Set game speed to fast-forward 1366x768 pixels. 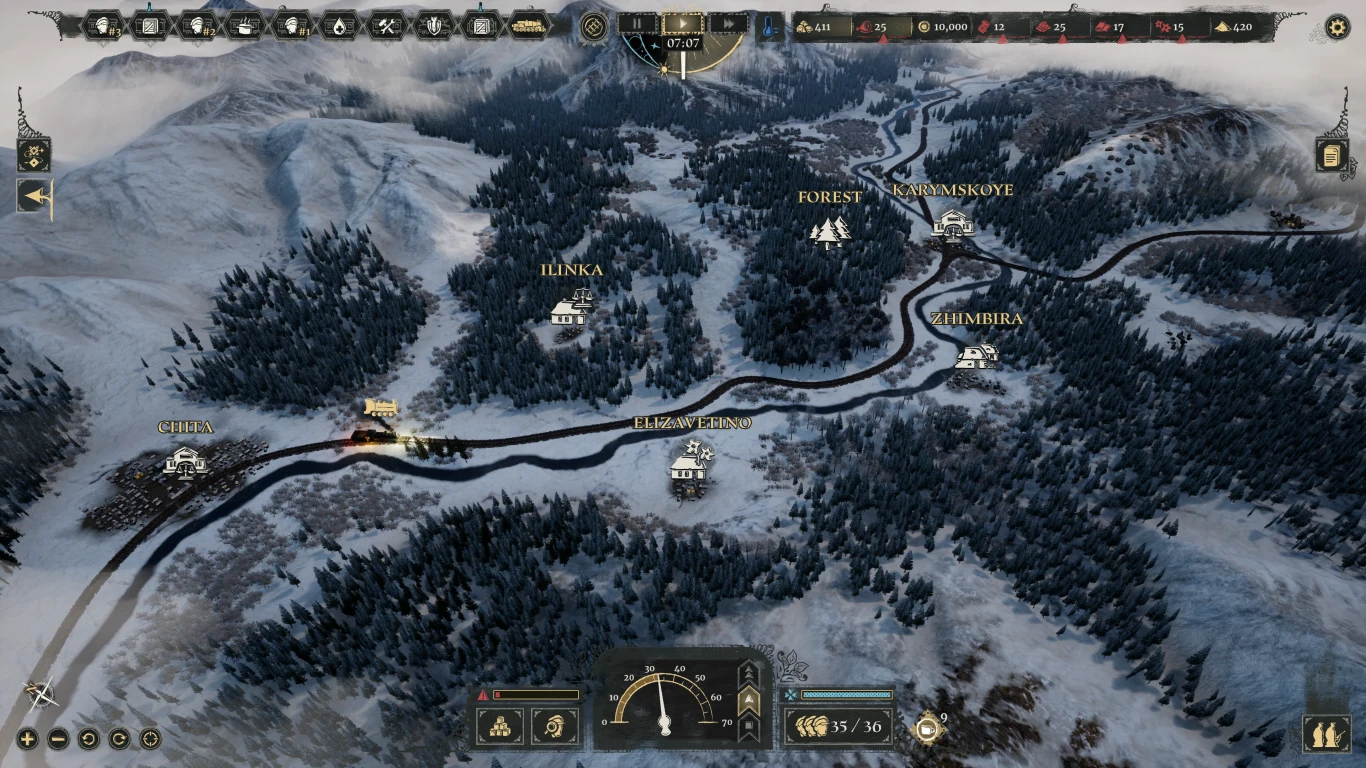point(729,23)
